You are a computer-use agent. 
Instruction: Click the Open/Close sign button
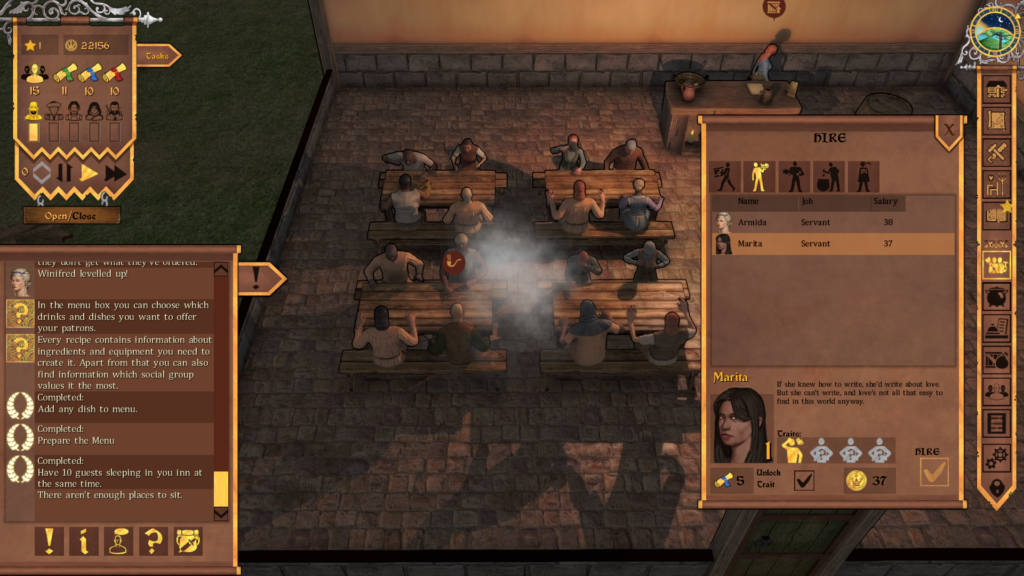[72, 215]
